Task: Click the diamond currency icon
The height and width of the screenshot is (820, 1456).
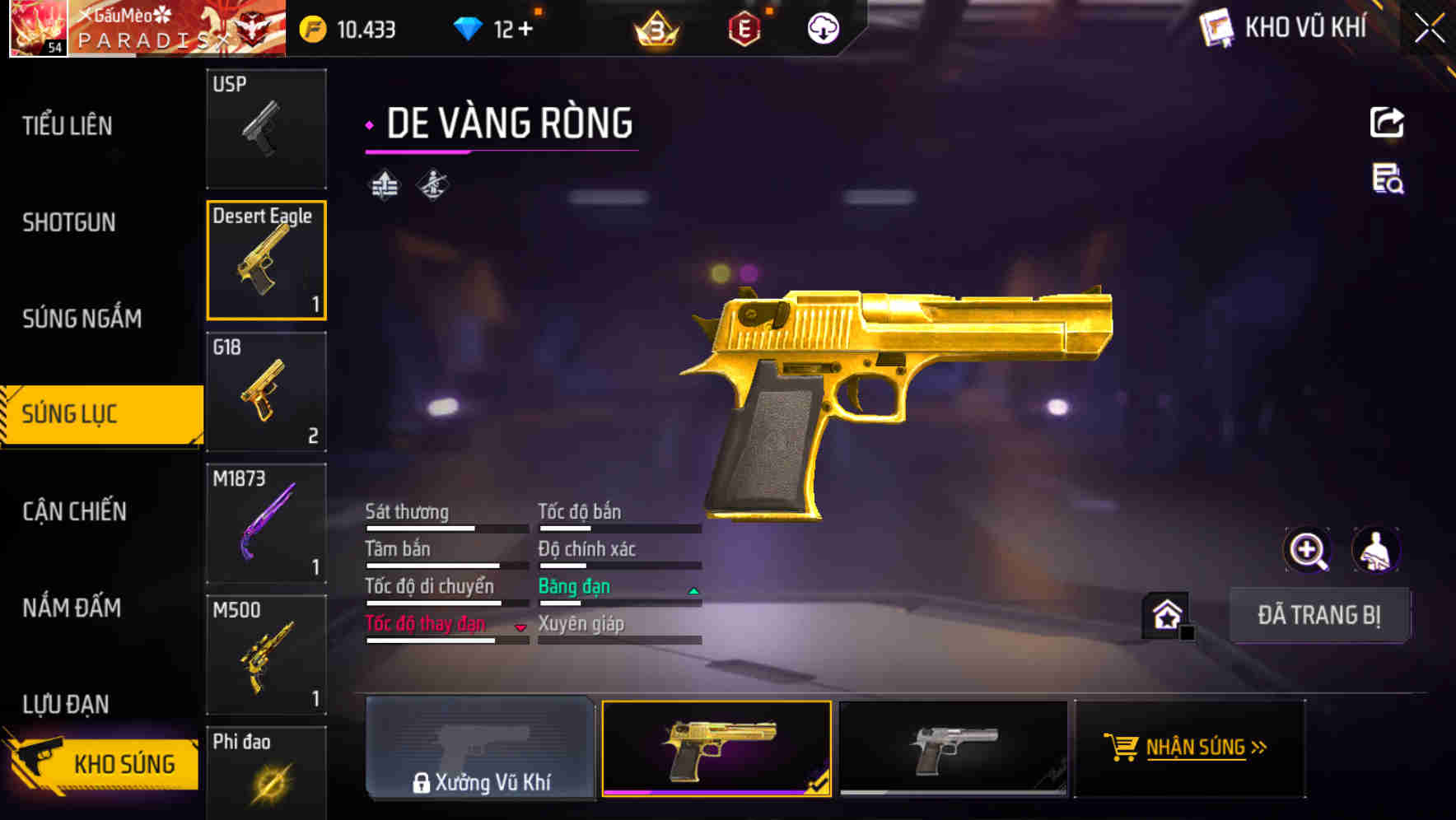Action: coord(468,27)
